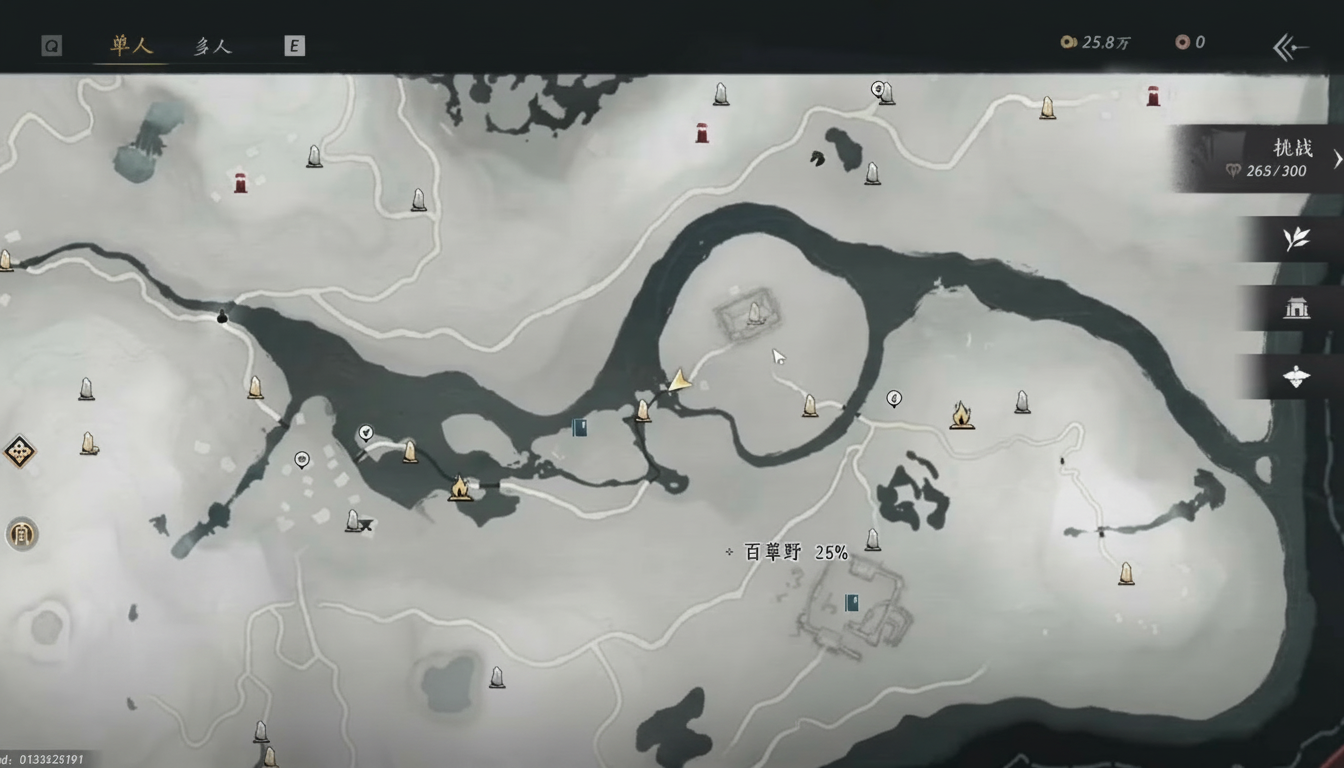
Task: Select the campfire marker east of the river loop
Action: click(962, 414)
